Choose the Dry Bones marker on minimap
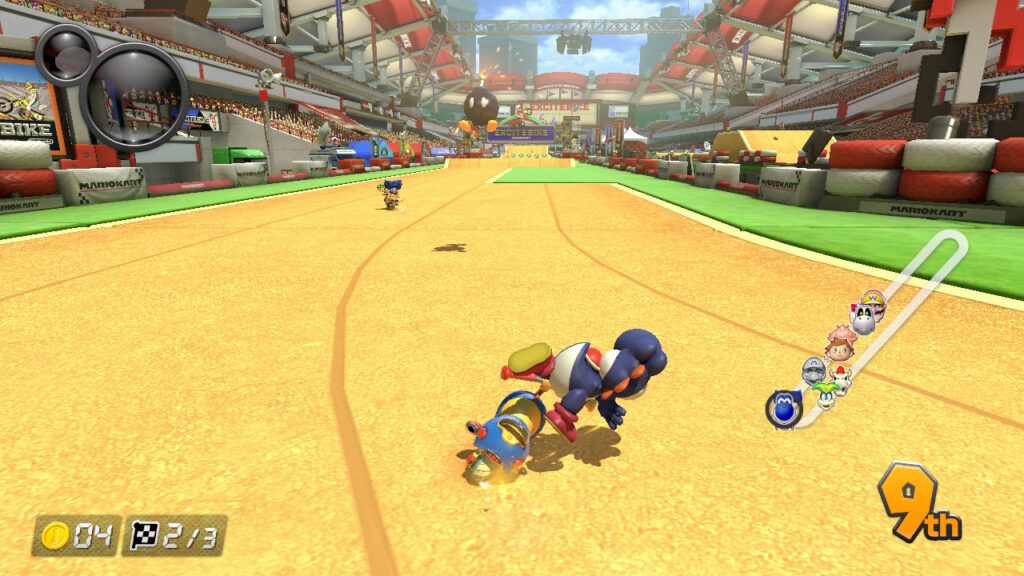The width and height of the screenshot is (1024, 576). tap(862, 320)
